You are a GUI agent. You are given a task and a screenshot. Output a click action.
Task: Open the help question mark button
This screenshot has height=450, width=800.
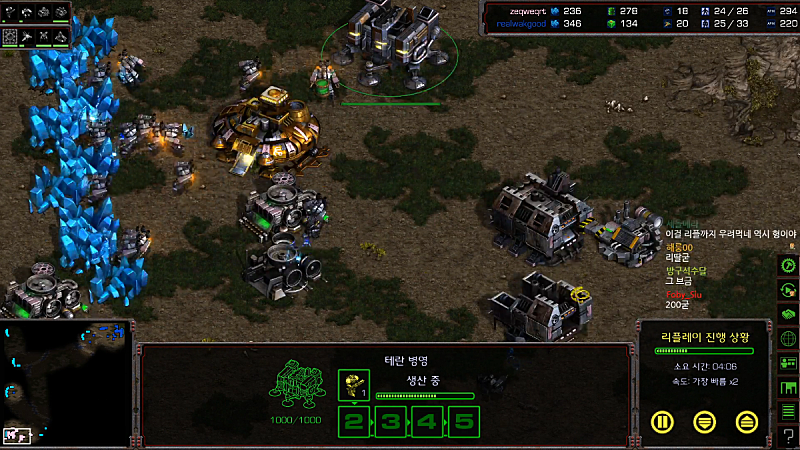[x=788, y=436]
